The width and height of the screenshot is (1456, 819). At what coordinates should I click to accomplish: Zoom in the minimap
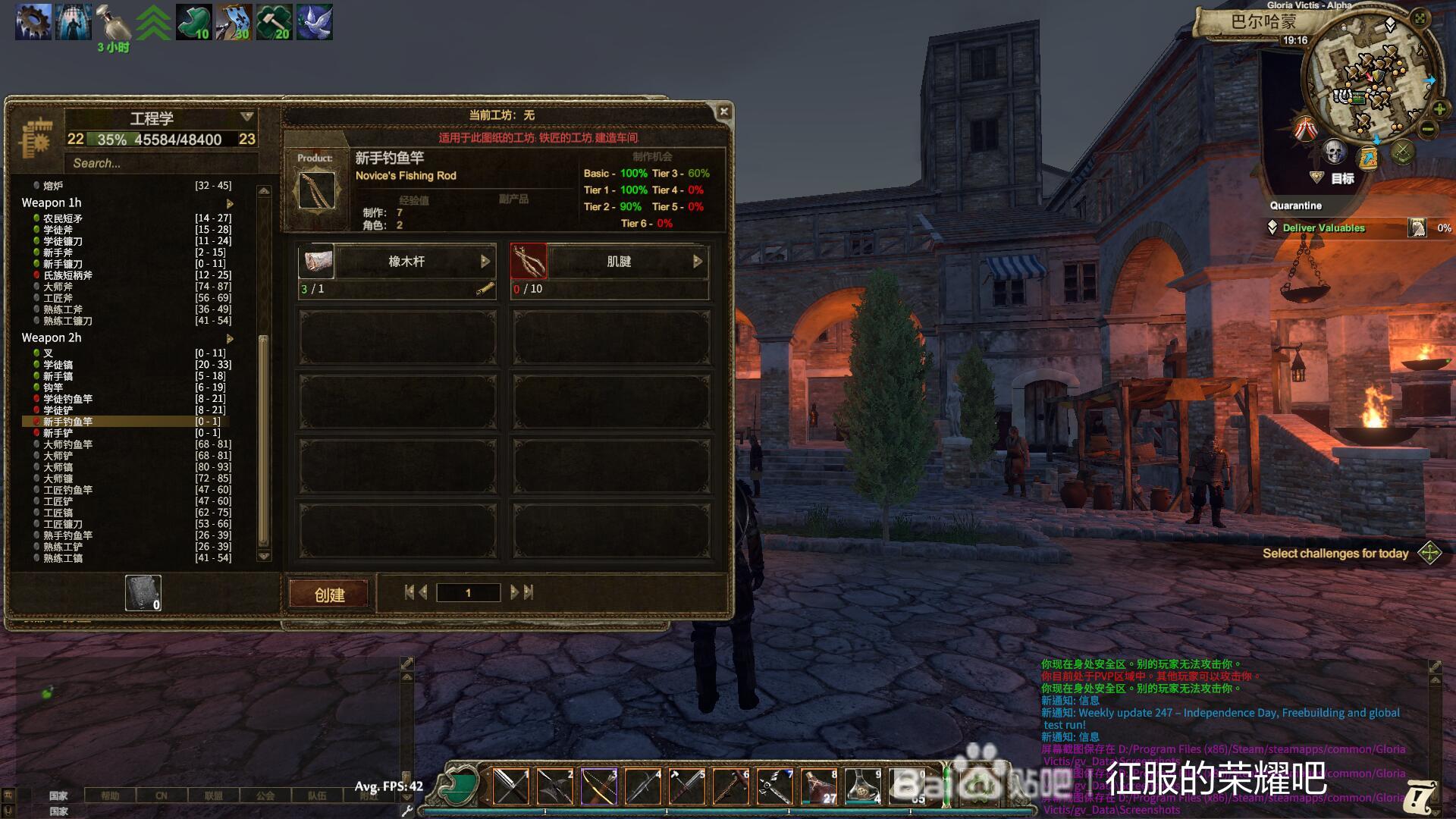pos(1439,110)
